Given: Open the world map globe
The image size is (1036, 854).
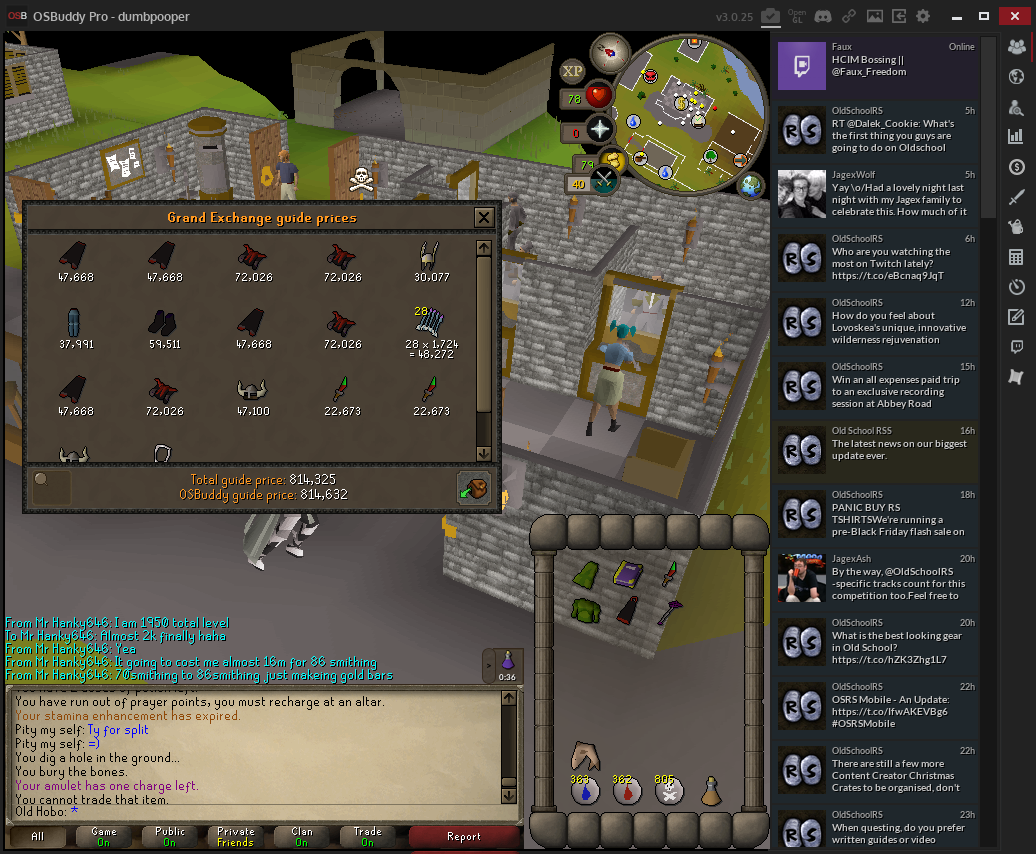Looking at the screenshot, I should pyautogui.click(x=748, y=185).
